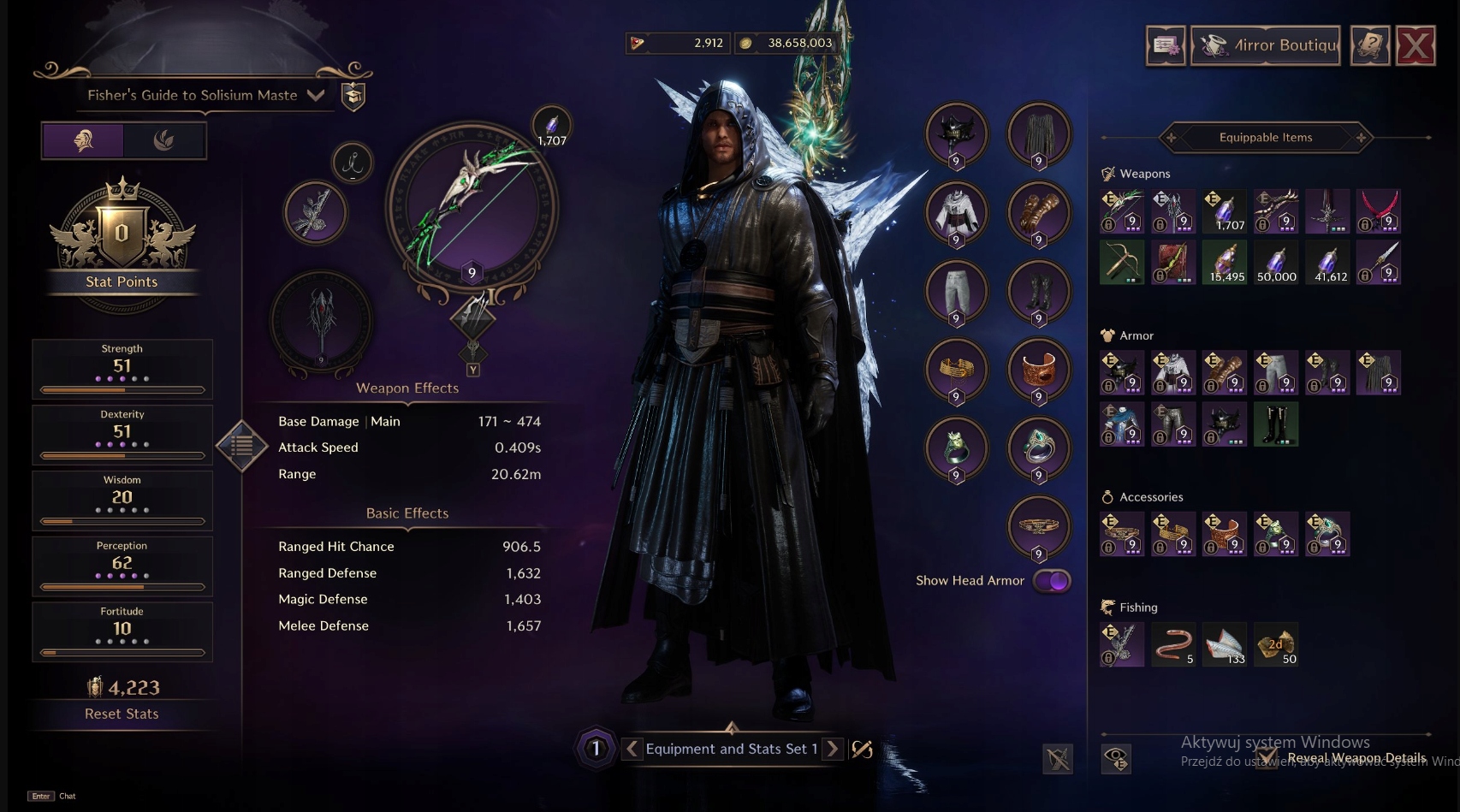Image resolution: width=1460 pixels, height=812 pixels.
Task: Expand the Fisher's Guide build dropdown
Action: point(316,95)
